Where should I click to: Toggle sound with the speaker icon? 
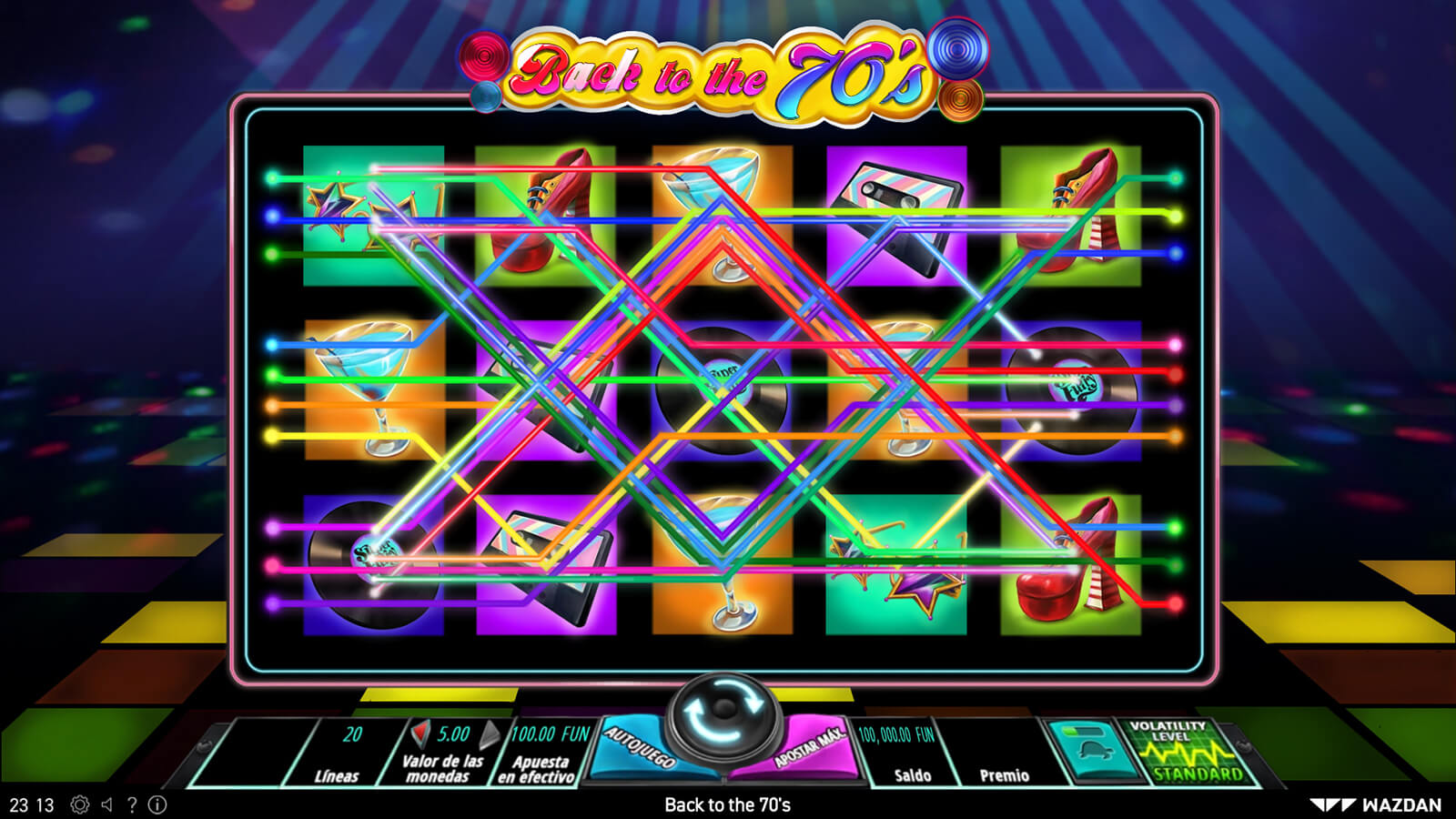[x=107, y=804]
